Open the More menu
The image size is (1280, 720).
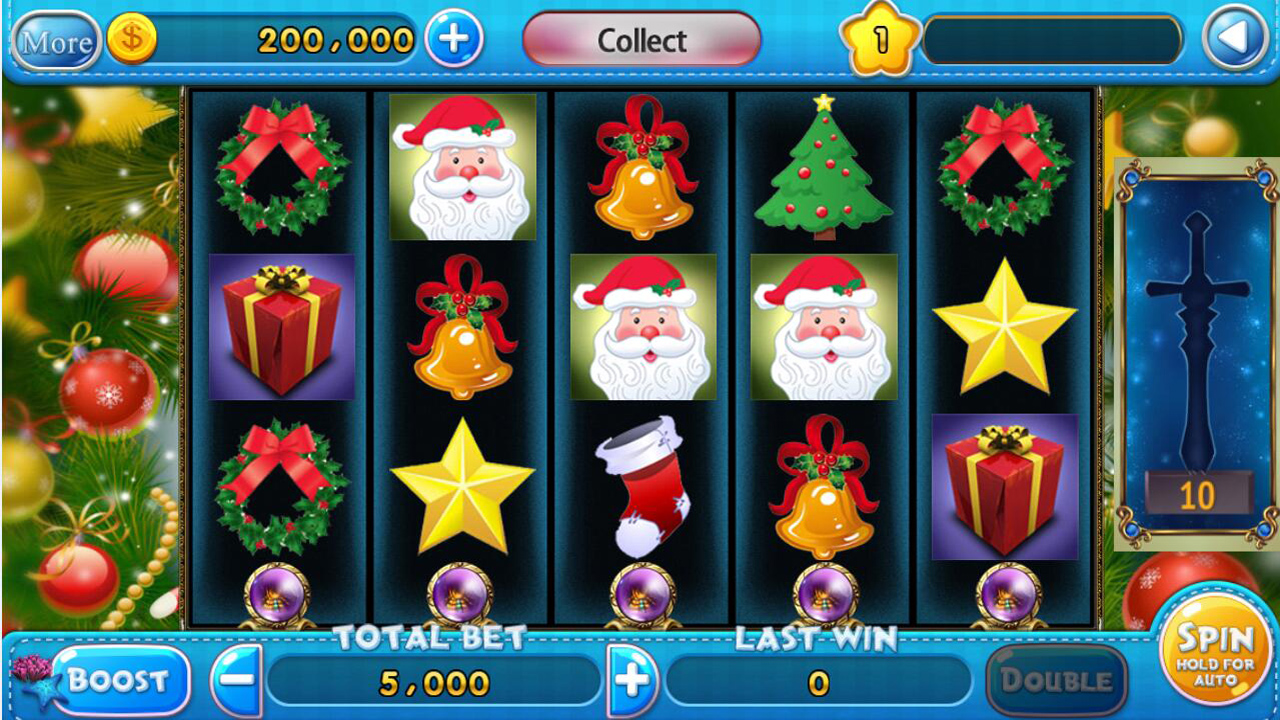pyautogui.click(x=56, y=42)
